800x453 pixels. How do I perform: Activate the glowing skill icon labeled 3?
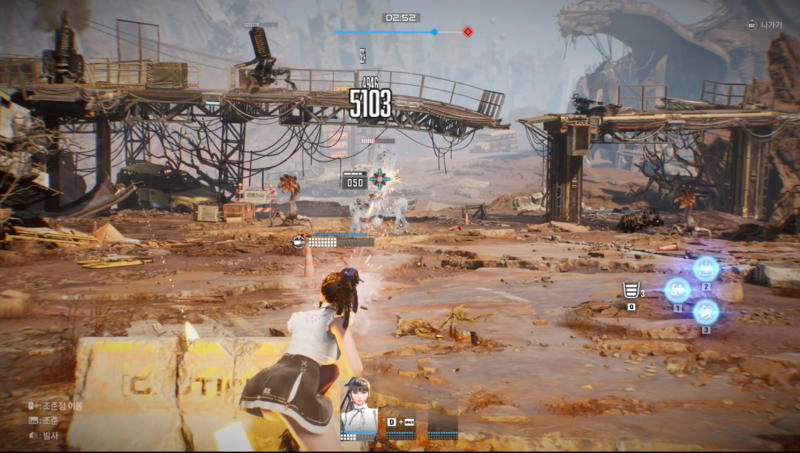coord(706,312)
